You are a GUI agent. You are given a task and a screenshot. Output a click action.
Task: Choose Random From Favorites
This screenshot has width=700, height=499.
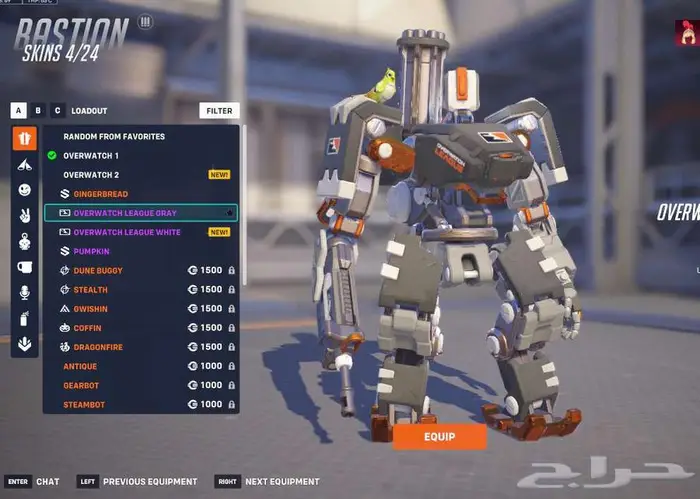(x=114, y=137)
